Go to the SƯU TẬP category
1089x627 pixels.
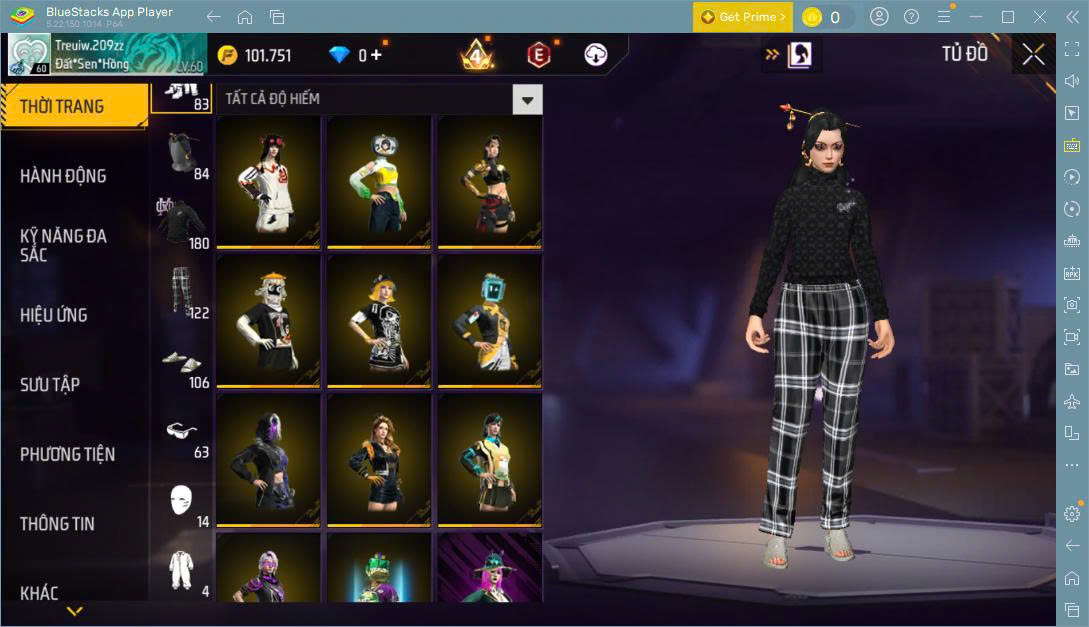click(50, 385)
